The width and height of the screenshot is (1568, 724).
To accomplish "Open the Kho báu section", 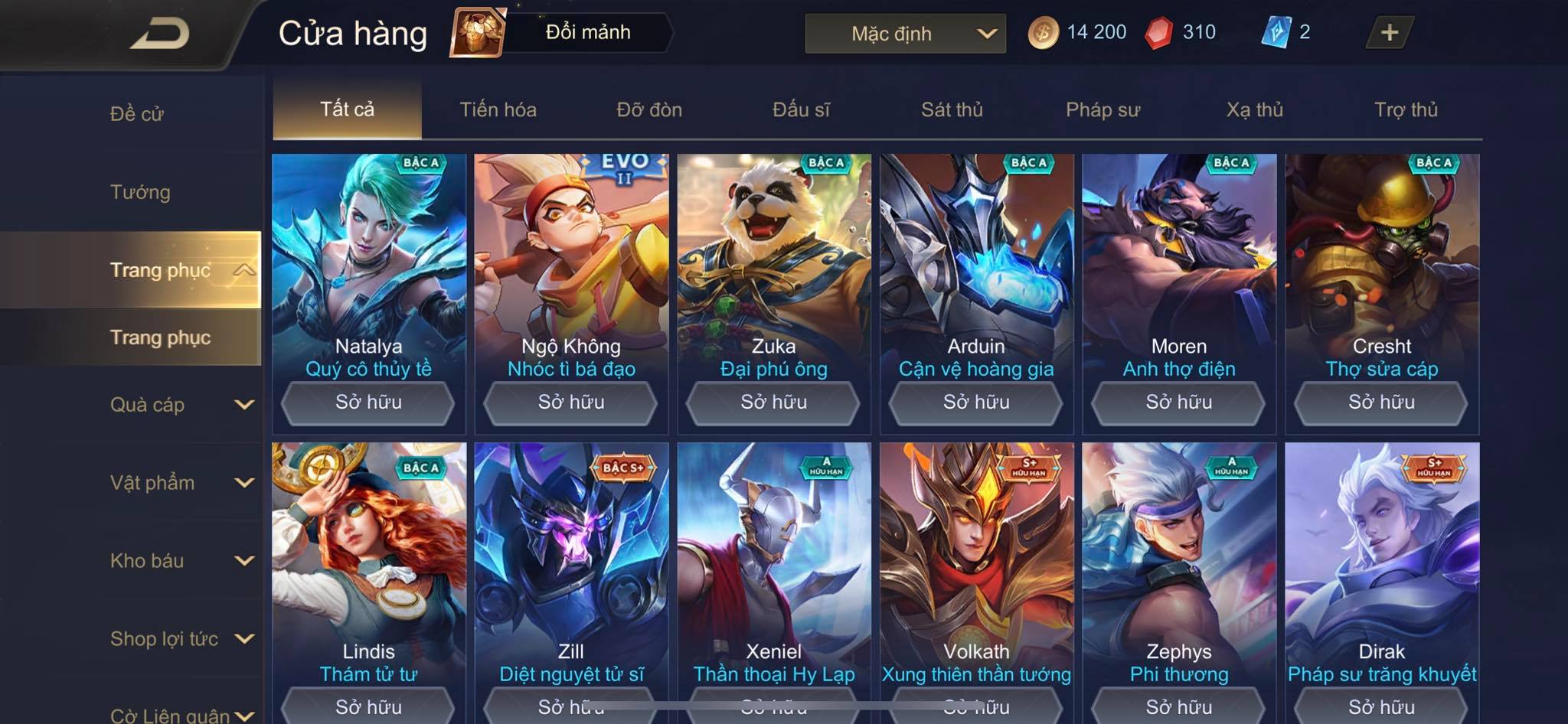I will pyautogui.click(x=180, y=561).
